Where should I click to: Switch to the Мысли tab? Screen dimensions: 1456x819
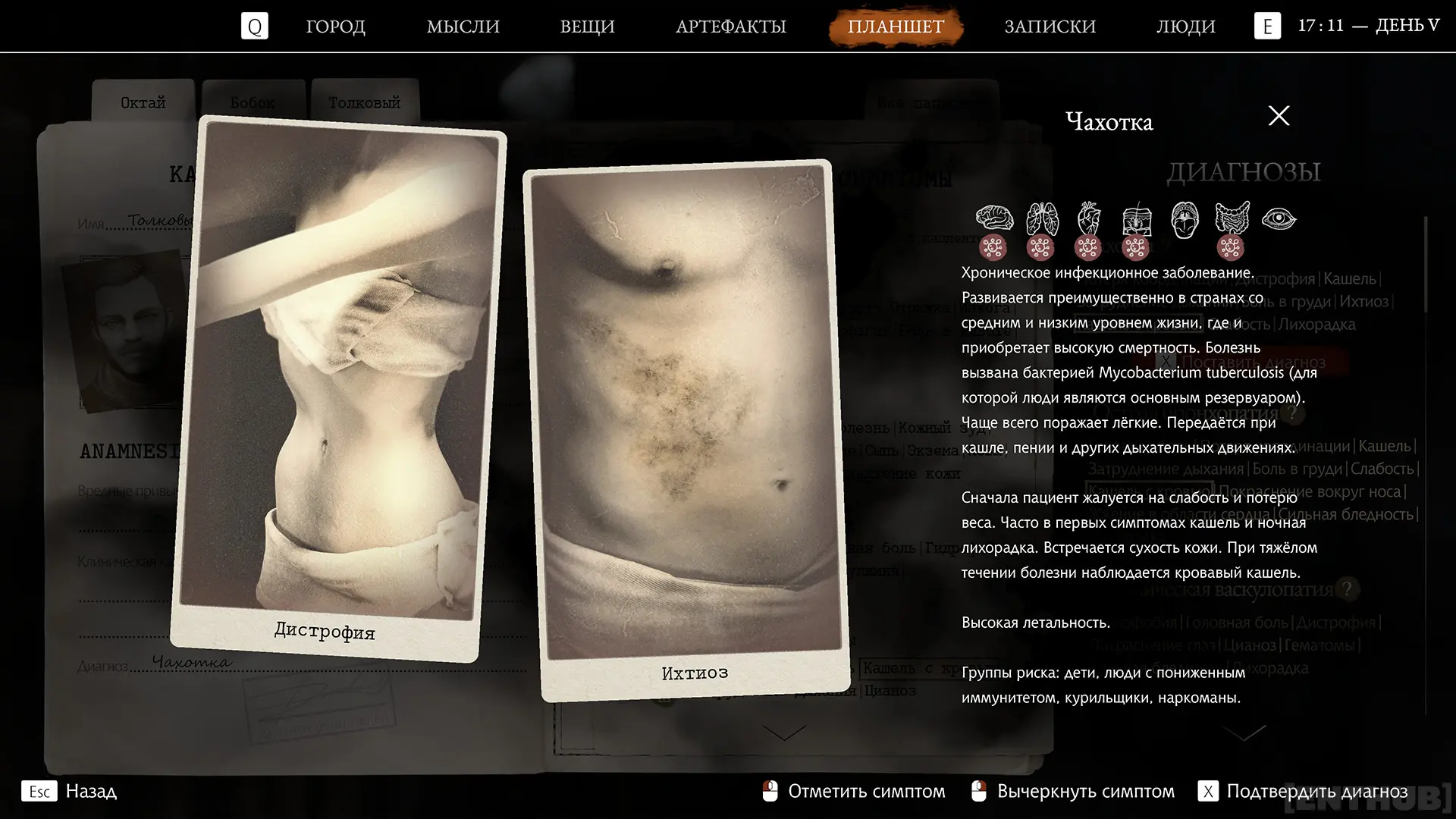tap(463, 27)
